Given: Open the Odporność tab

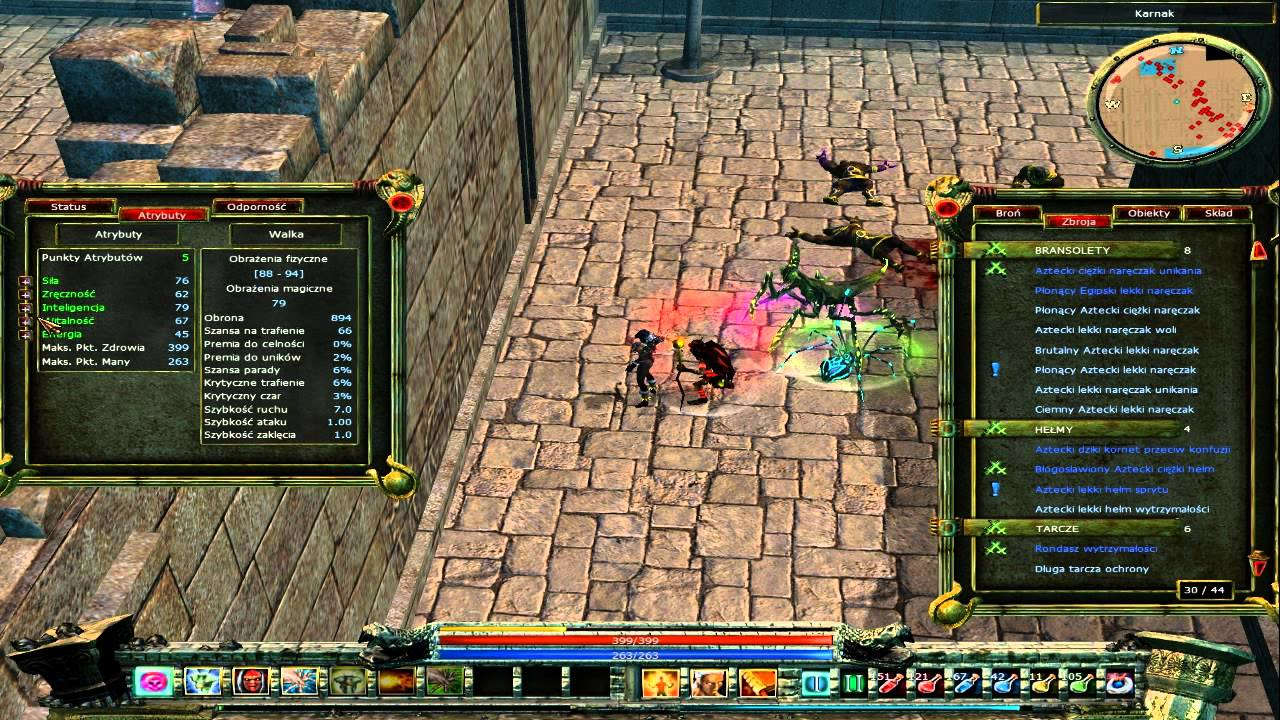Looking at the screenshot, I should click(257, 207).
